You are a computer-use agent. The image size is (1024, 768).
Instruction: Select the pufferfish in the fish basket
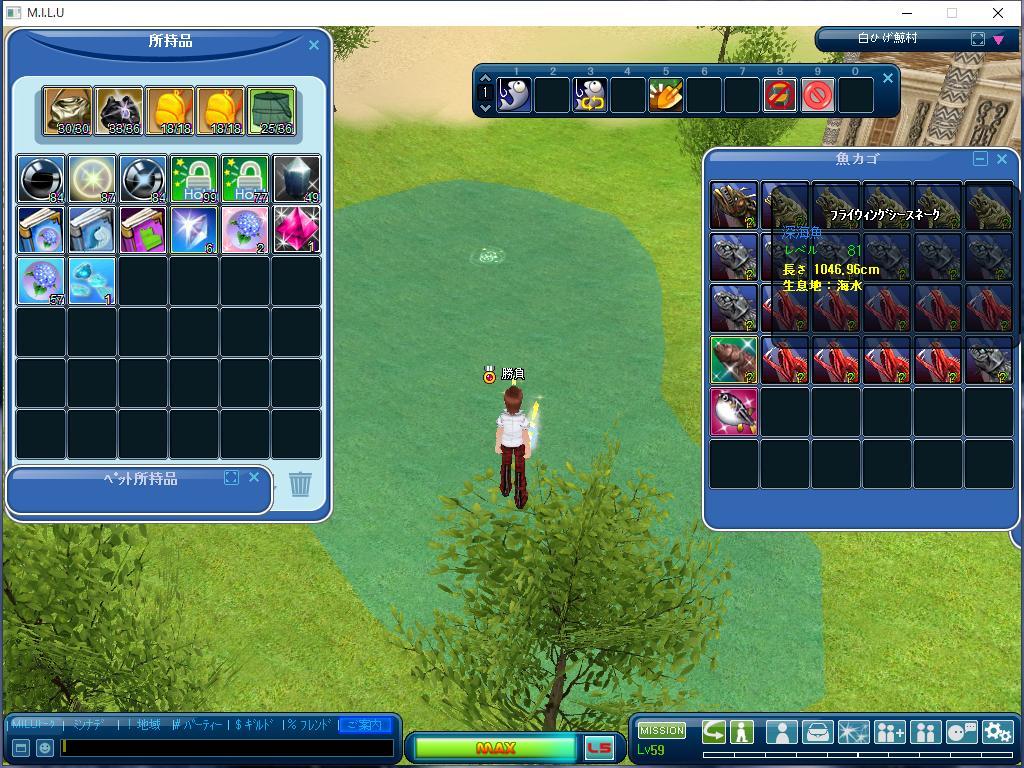734,412
